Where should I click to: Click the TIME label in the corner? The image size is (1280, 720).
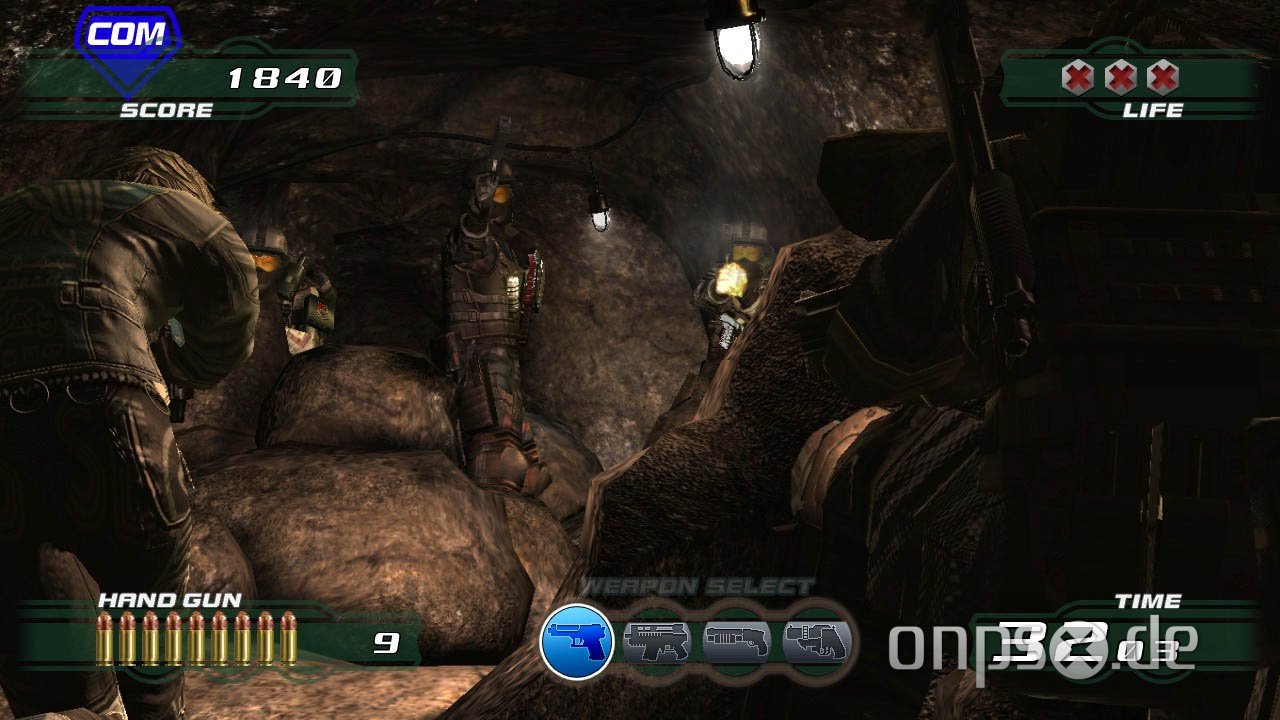point(1149,600)
